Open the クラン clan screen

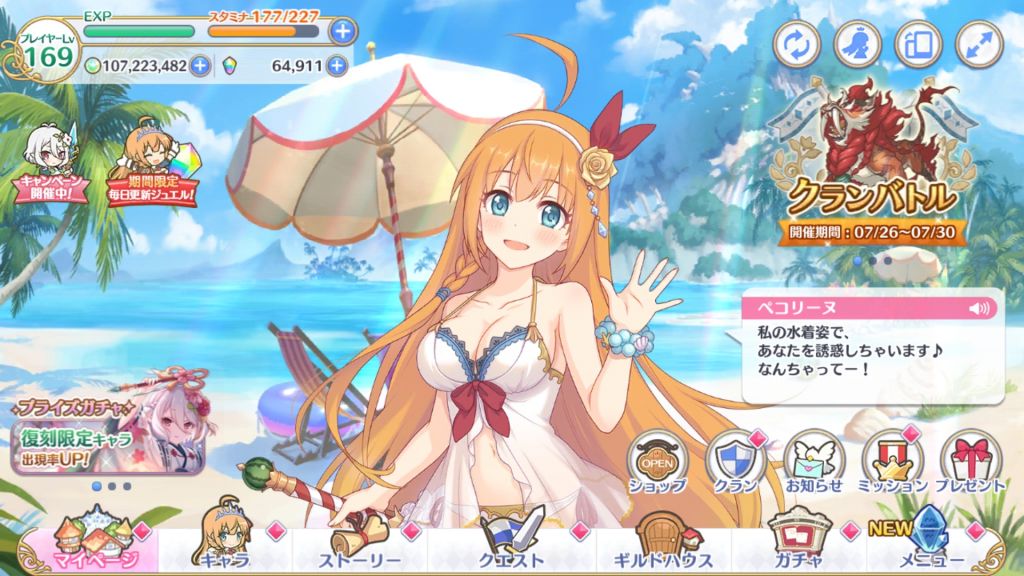[736, 463]
